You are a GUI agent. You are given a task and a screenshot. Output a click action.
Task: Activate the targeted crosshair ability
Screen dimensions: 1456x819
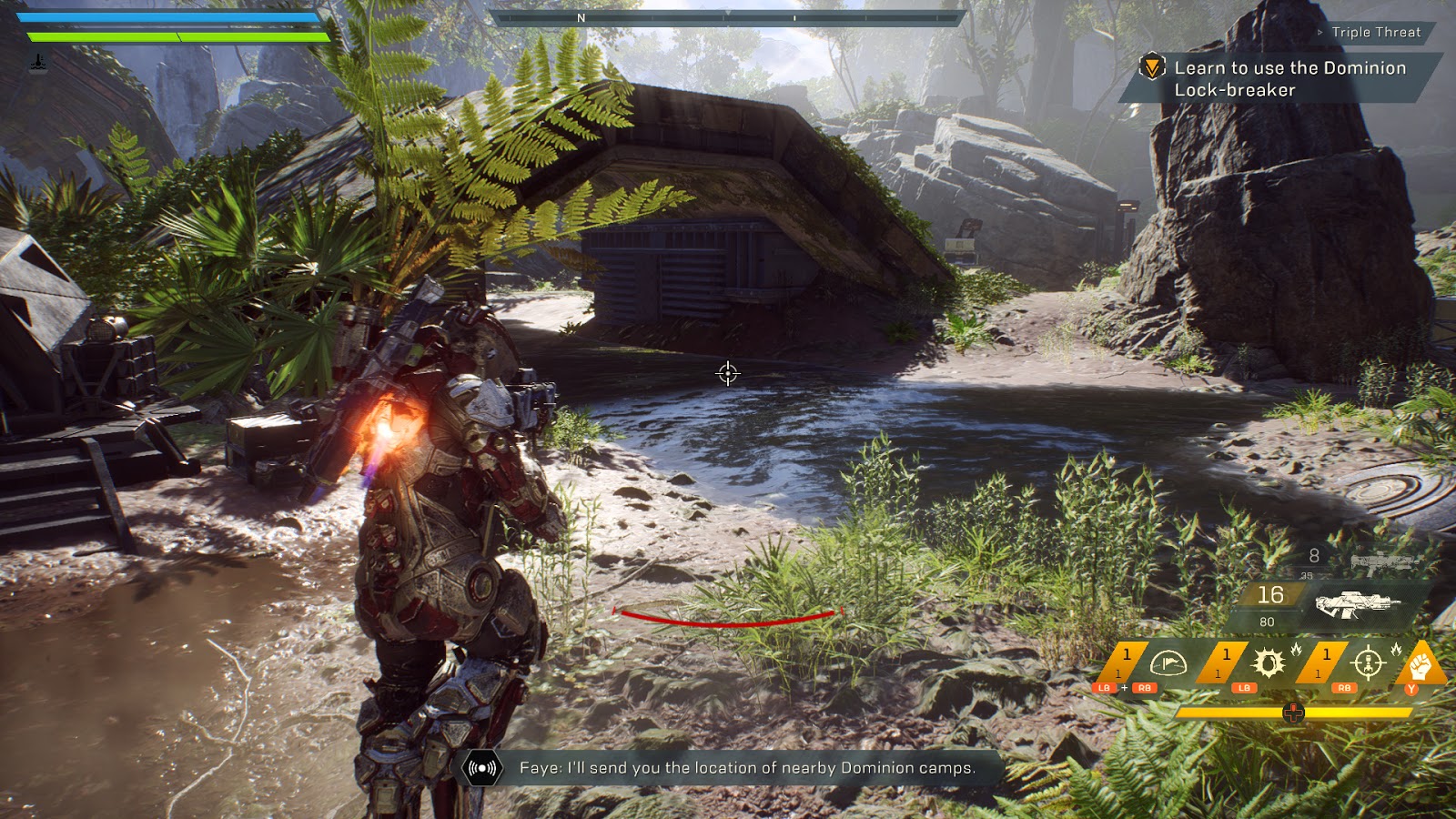point(1368,664)
